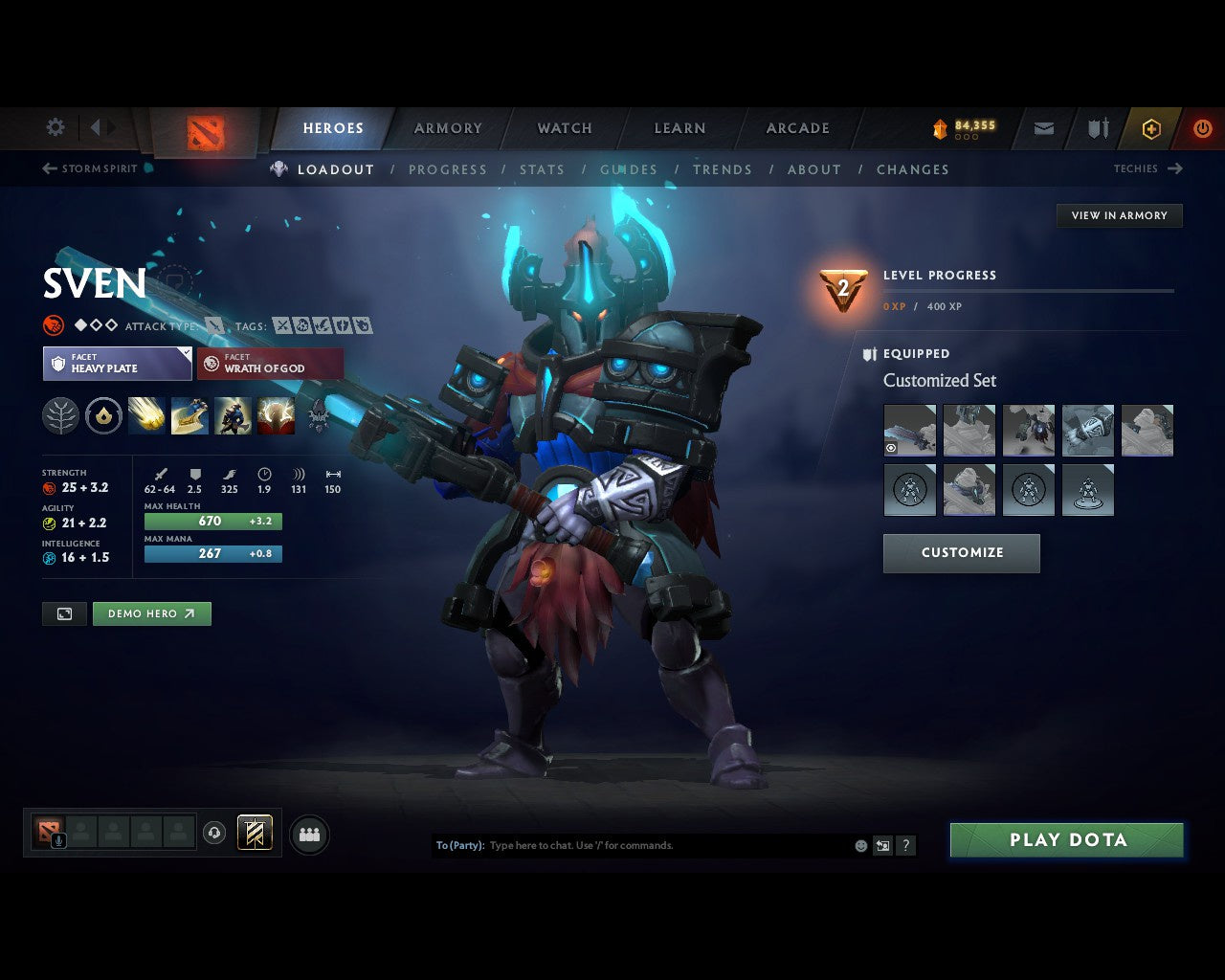Switch to the Trends section

(x=722, y=169)
